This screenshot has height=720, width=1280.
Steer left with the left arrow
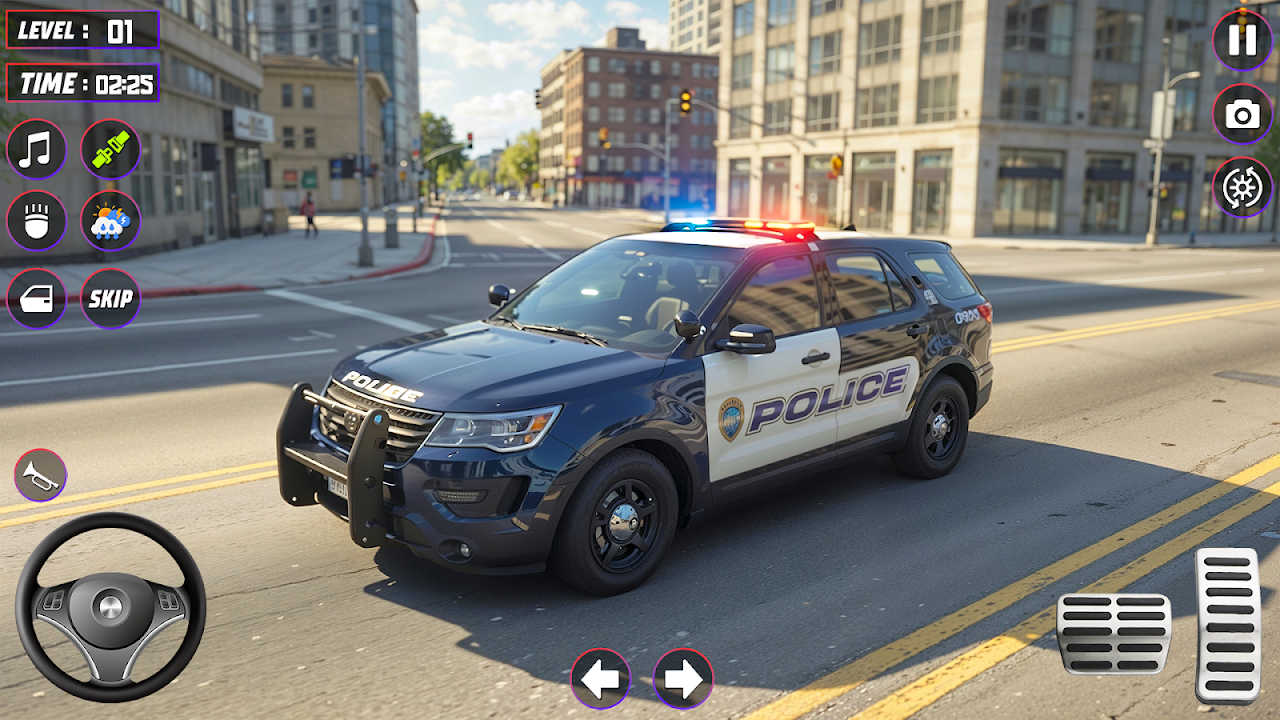[x=600, y=679]
